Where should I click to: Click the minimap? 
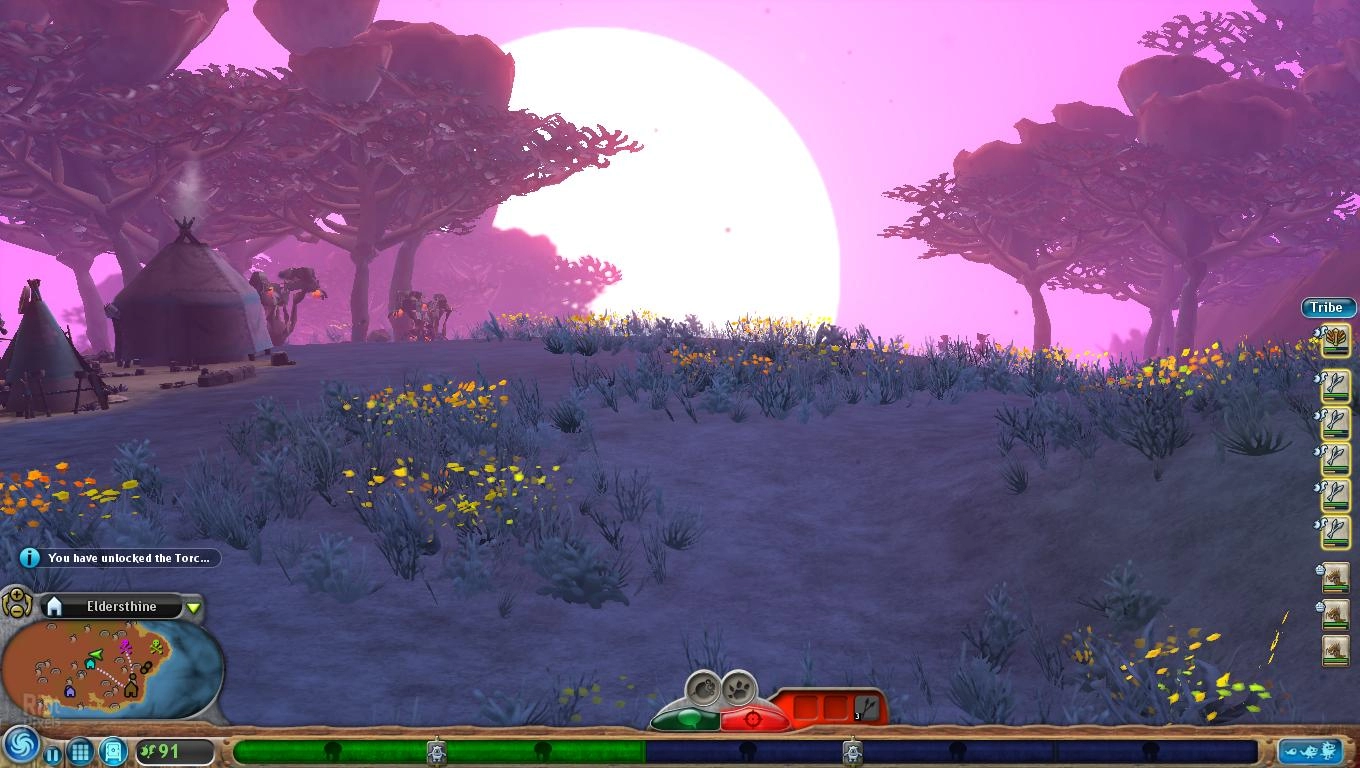point(110,668)
